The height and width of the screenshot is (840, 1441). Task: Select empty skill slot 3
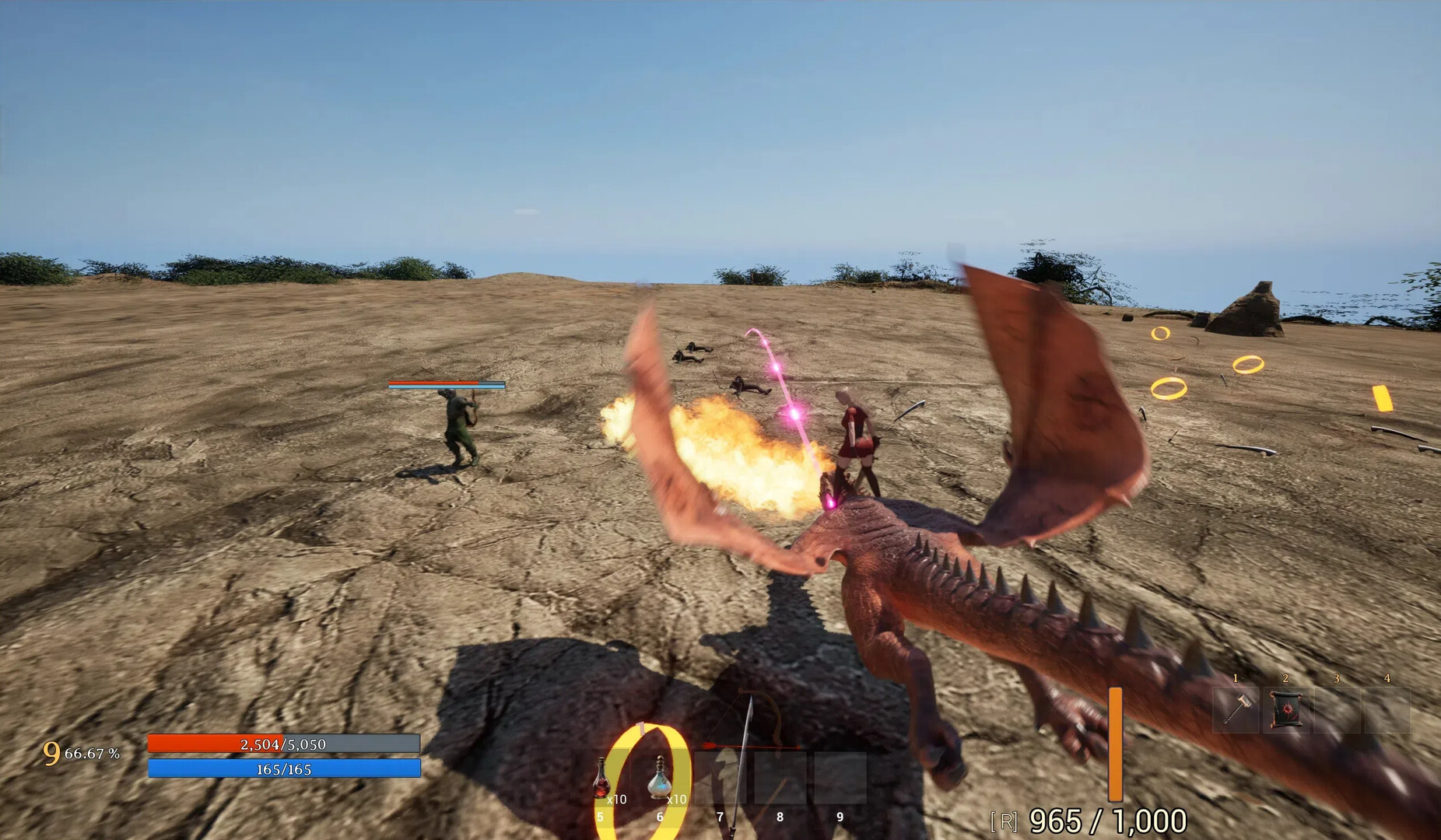point(1337,709)
